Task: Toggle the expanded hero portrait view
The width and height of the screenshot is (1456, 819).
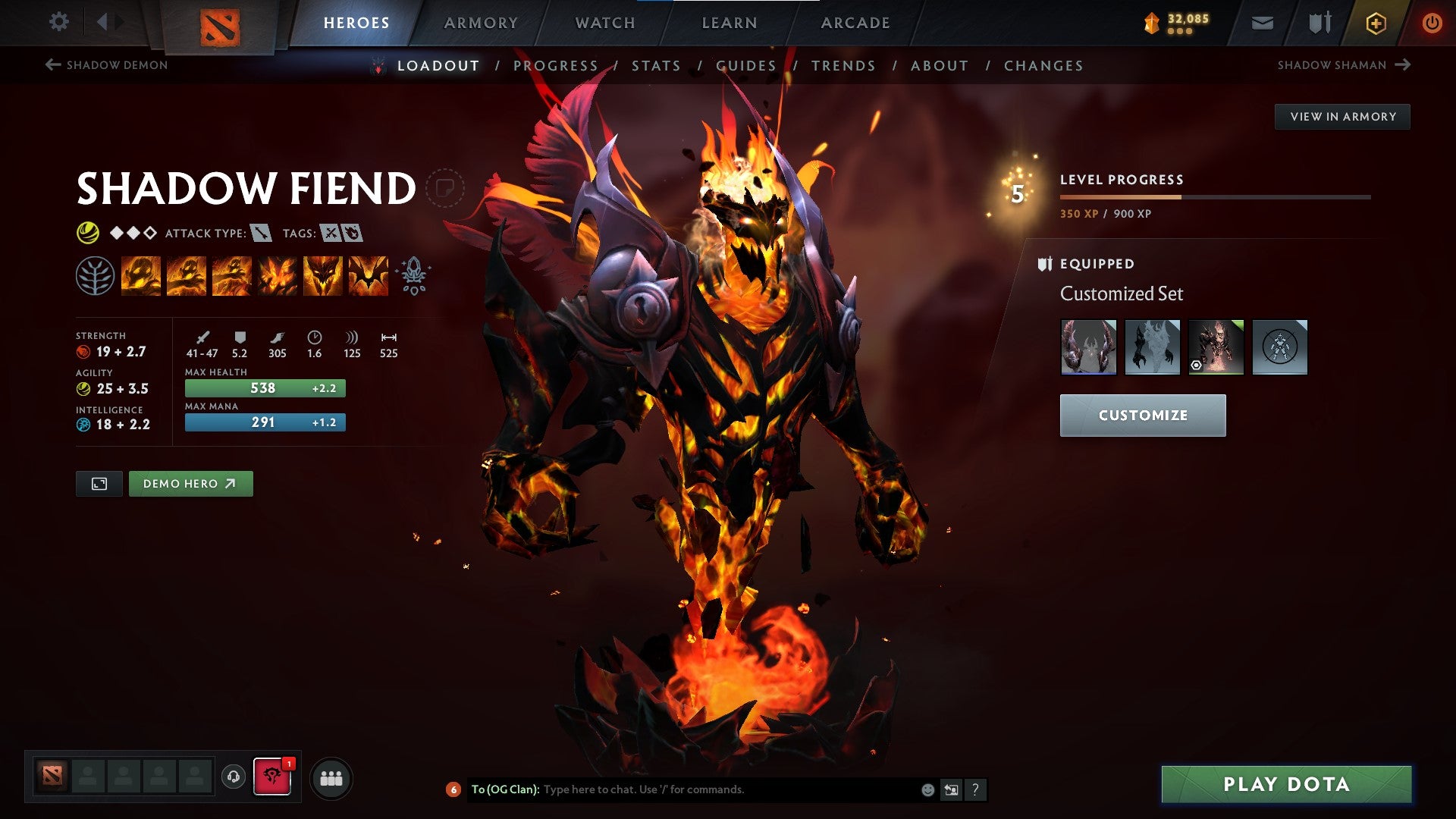Action: click(99, 483)
